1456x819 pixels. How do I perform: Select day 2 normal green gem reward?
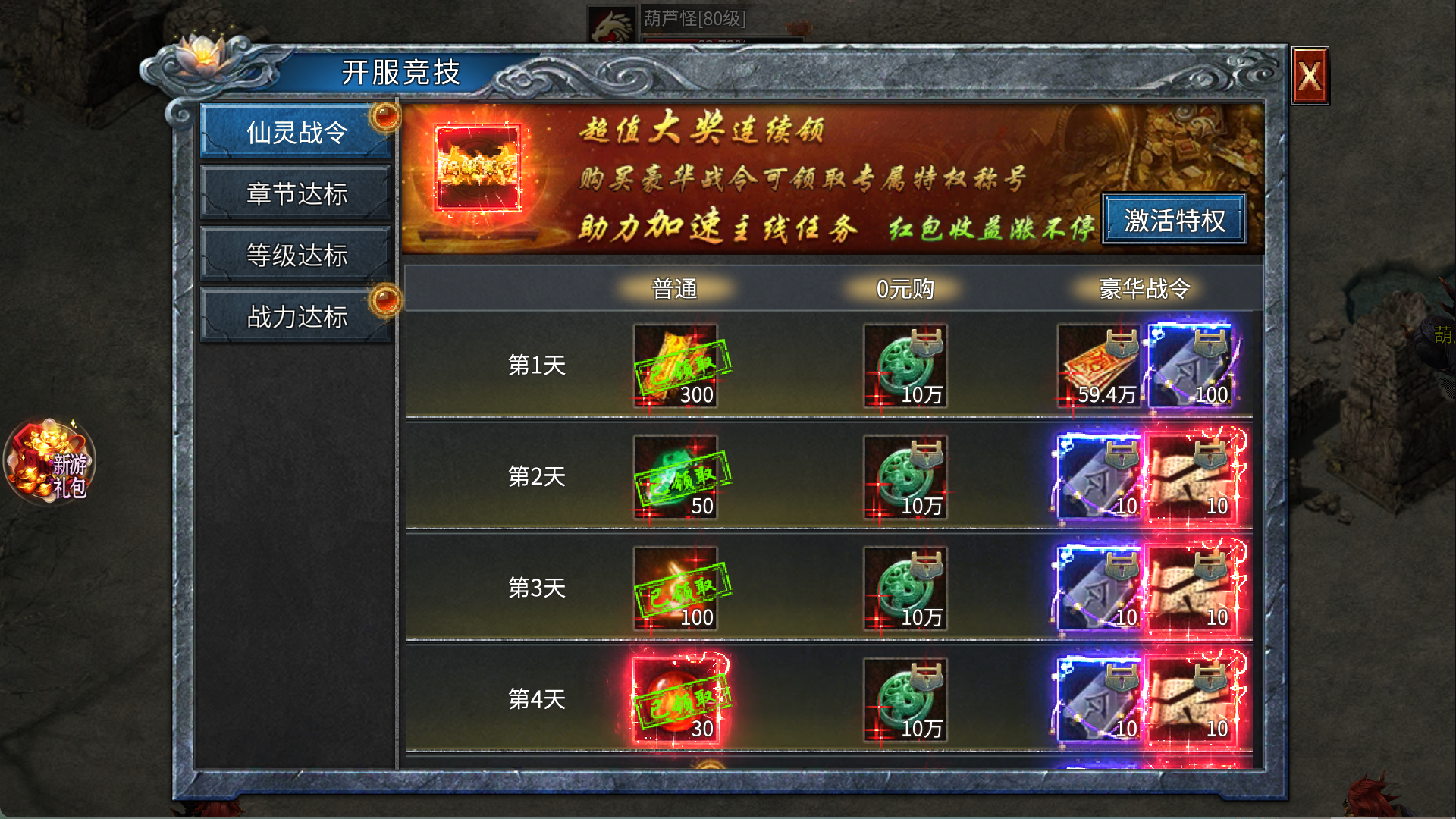pos(676,478)
